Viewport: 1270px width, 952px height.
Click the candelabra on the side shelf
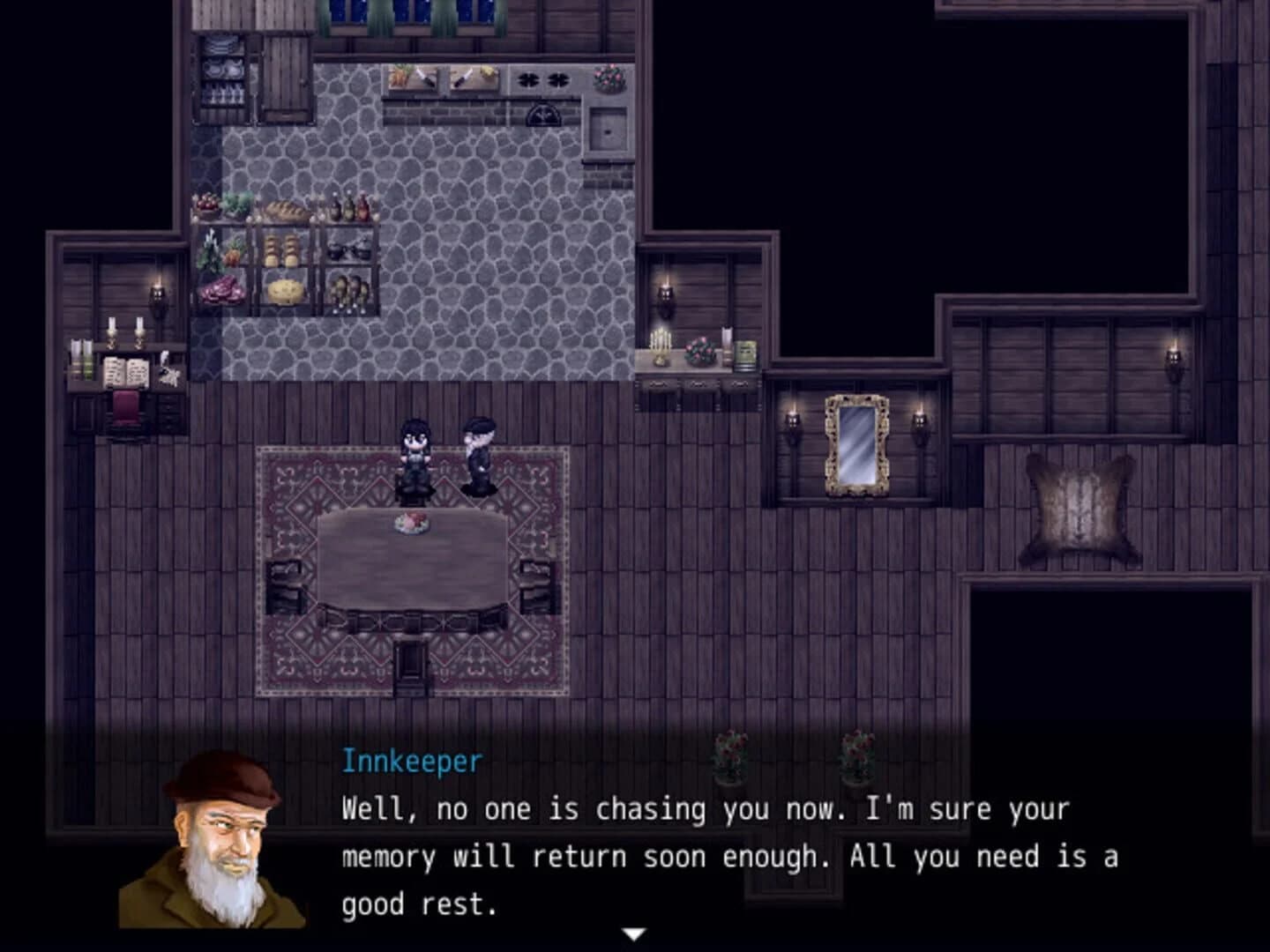(x=661, y=344)
